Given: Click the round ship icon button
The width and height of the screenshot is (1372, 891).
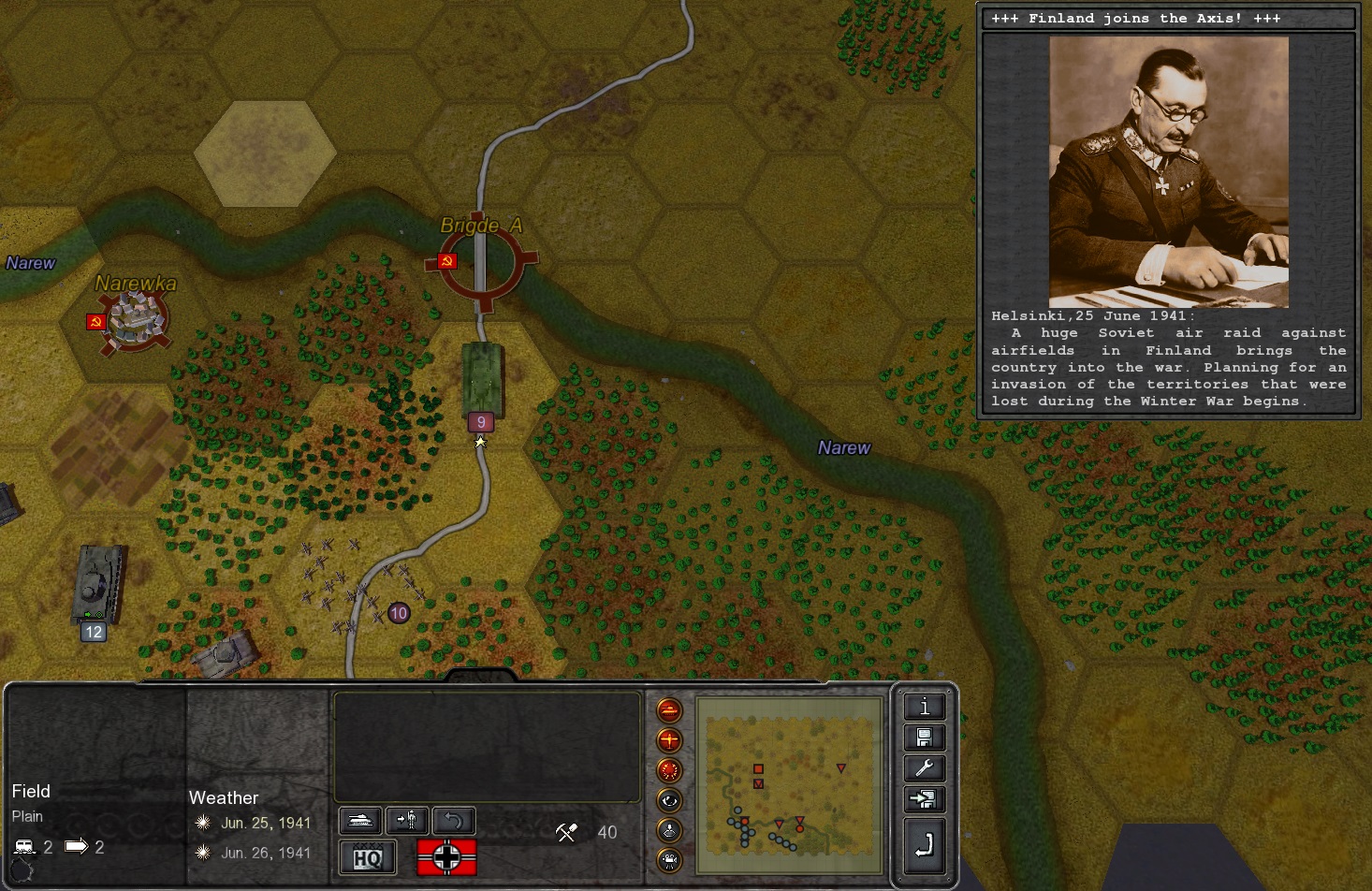Looking at the screenshot, I should 669,830.
